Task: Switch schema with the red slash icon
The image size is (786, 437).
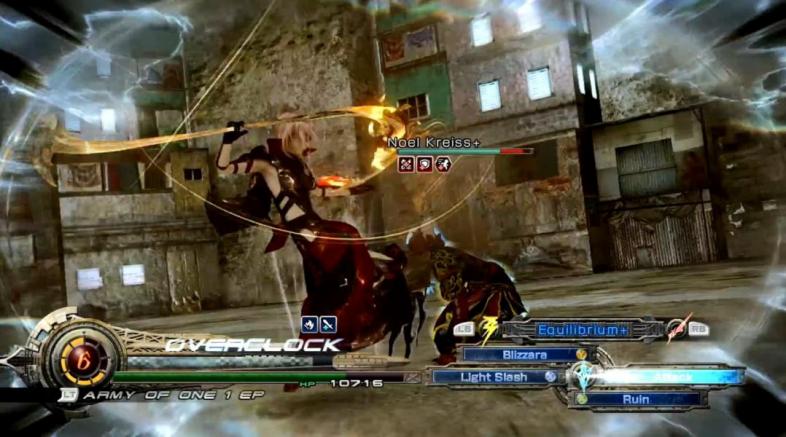Action: [680, 327]
